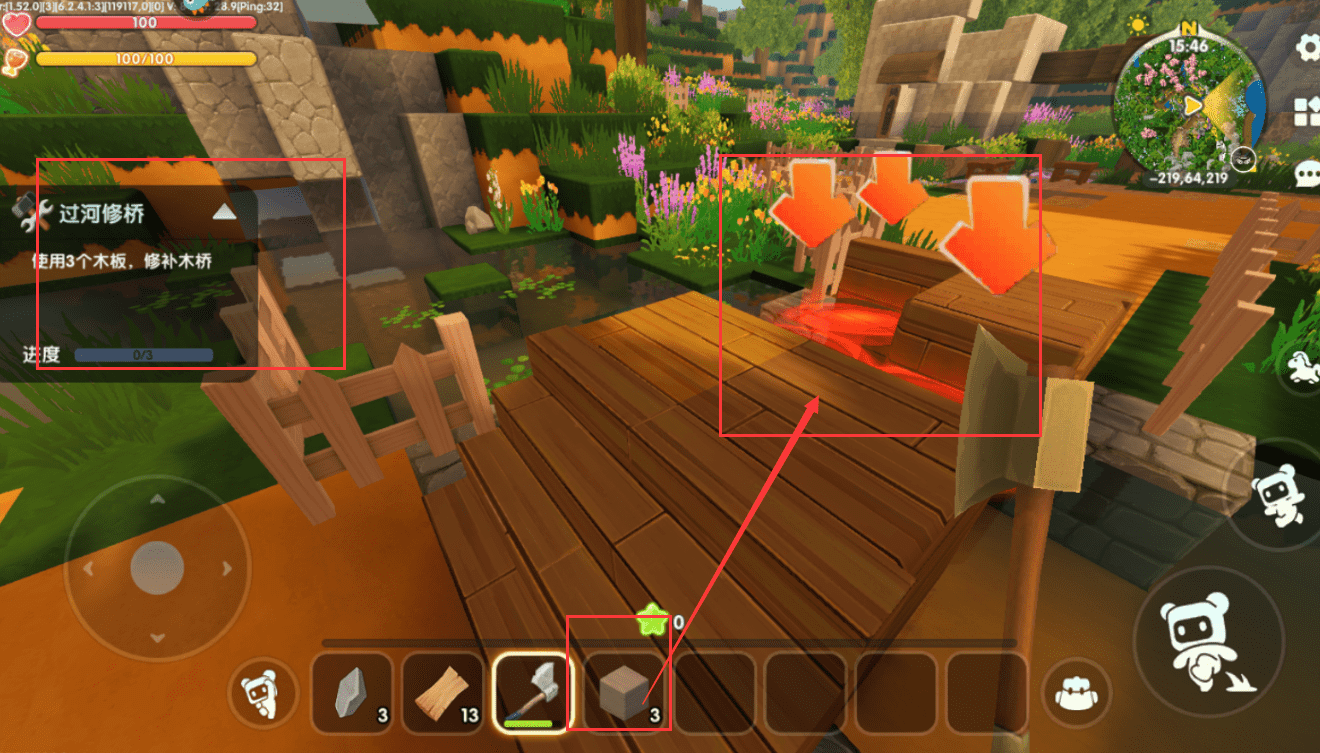
Task: Select the stone block slot in the hotbar
Action: coord(626,692)
